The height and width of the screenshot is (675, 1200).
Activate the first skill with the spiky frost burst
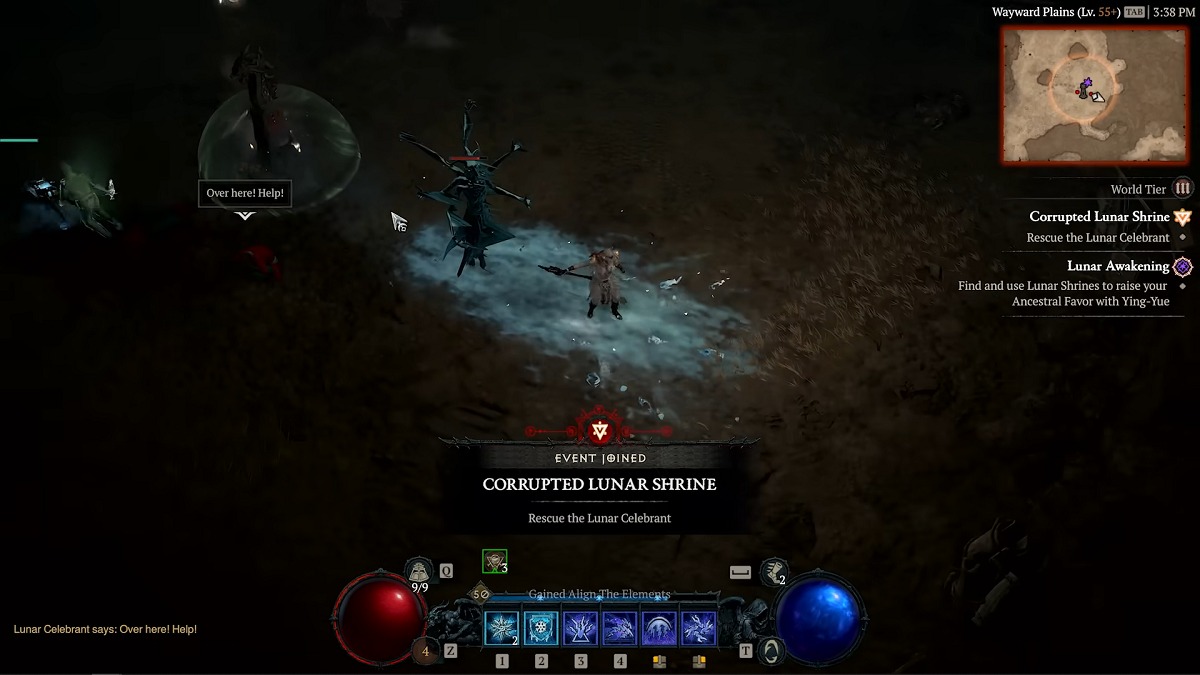pyautogui.click(x=501, y=628)
